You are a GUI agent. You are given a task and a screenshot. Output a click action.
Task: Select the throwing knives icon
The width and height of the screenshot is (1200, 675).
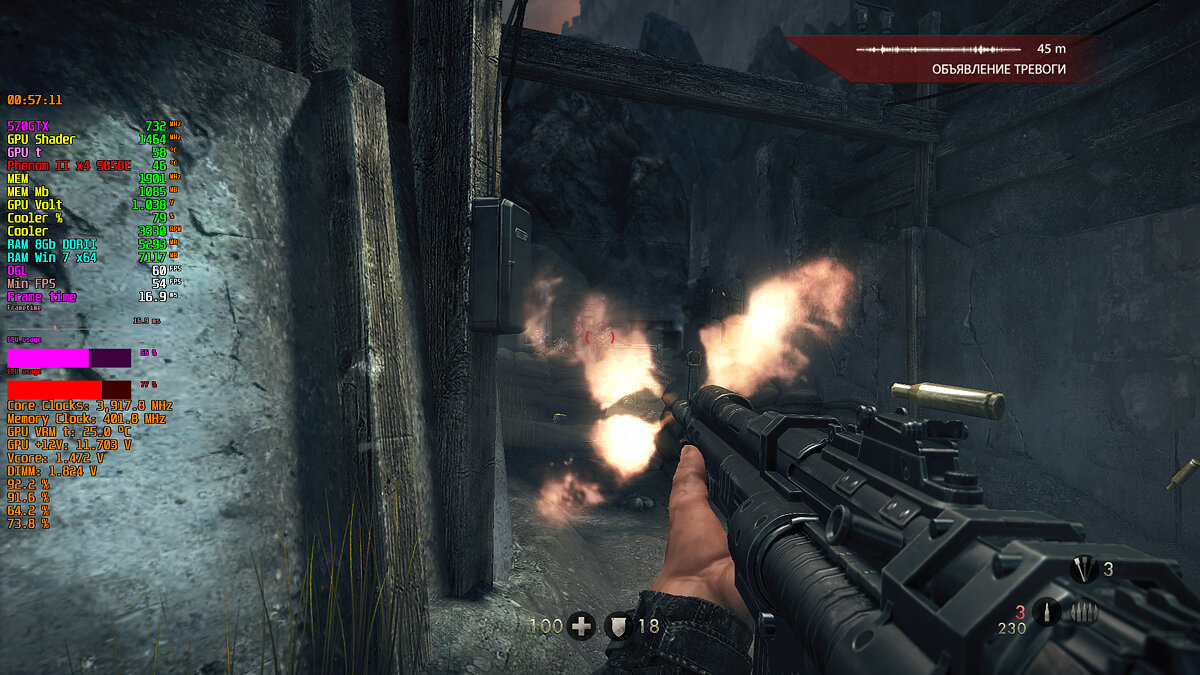(x=1083, y=570)
